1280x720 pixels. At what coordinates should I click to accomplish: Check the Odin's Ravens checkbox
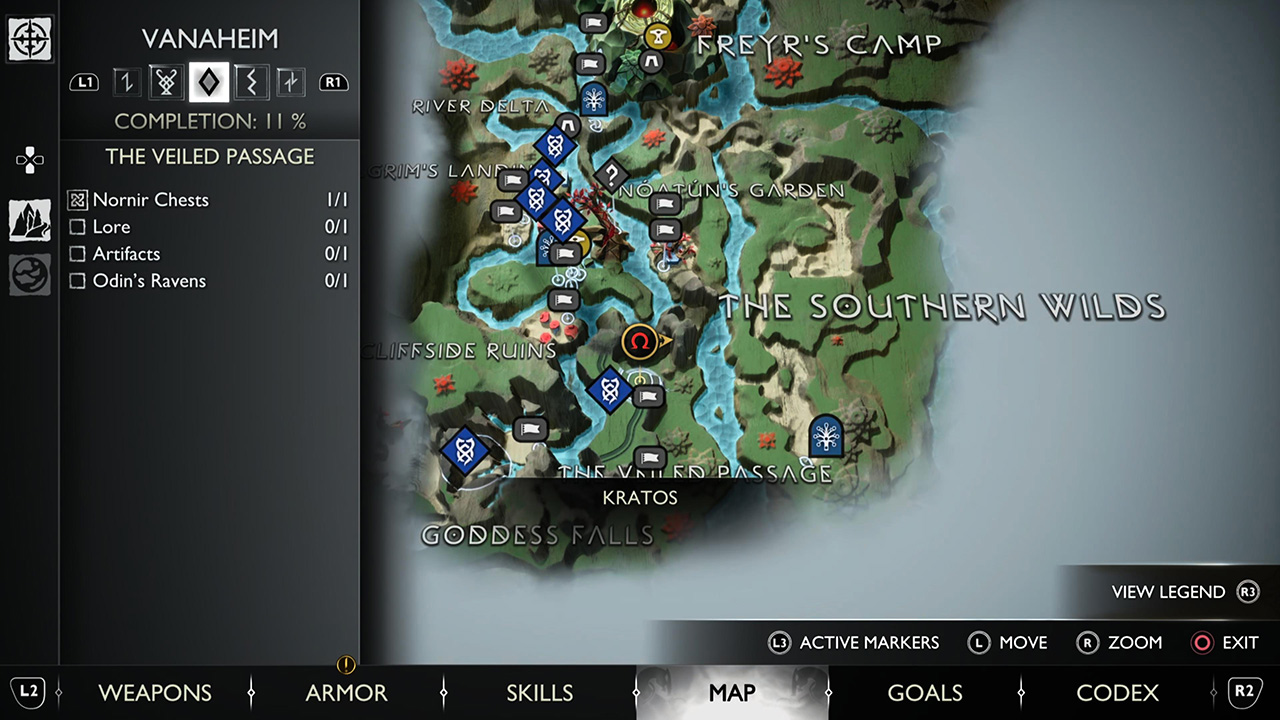coord(77,281)
